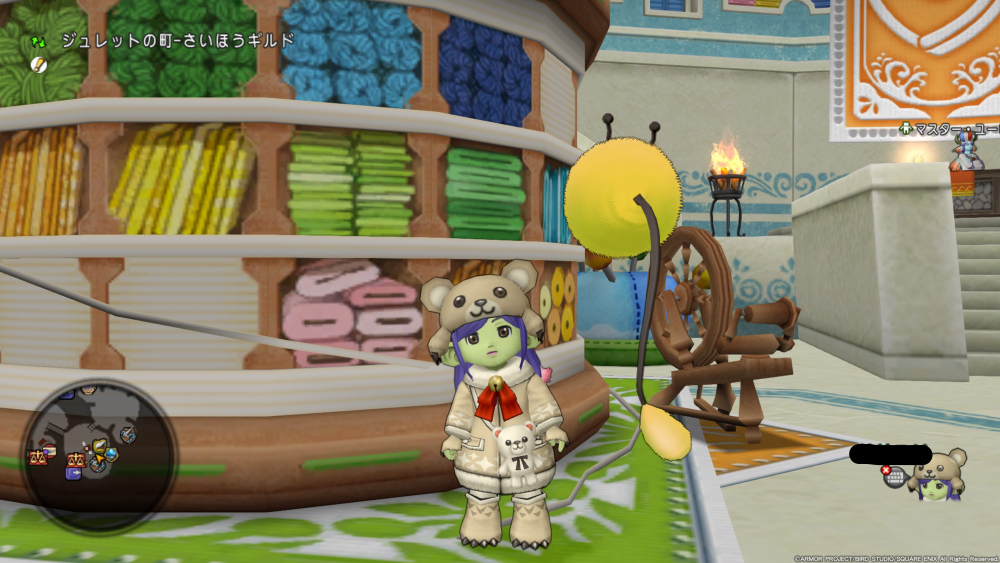The image size is (1000, 563).
Task: Select the green feather marker on minimap
Action: tap(99, 445)
